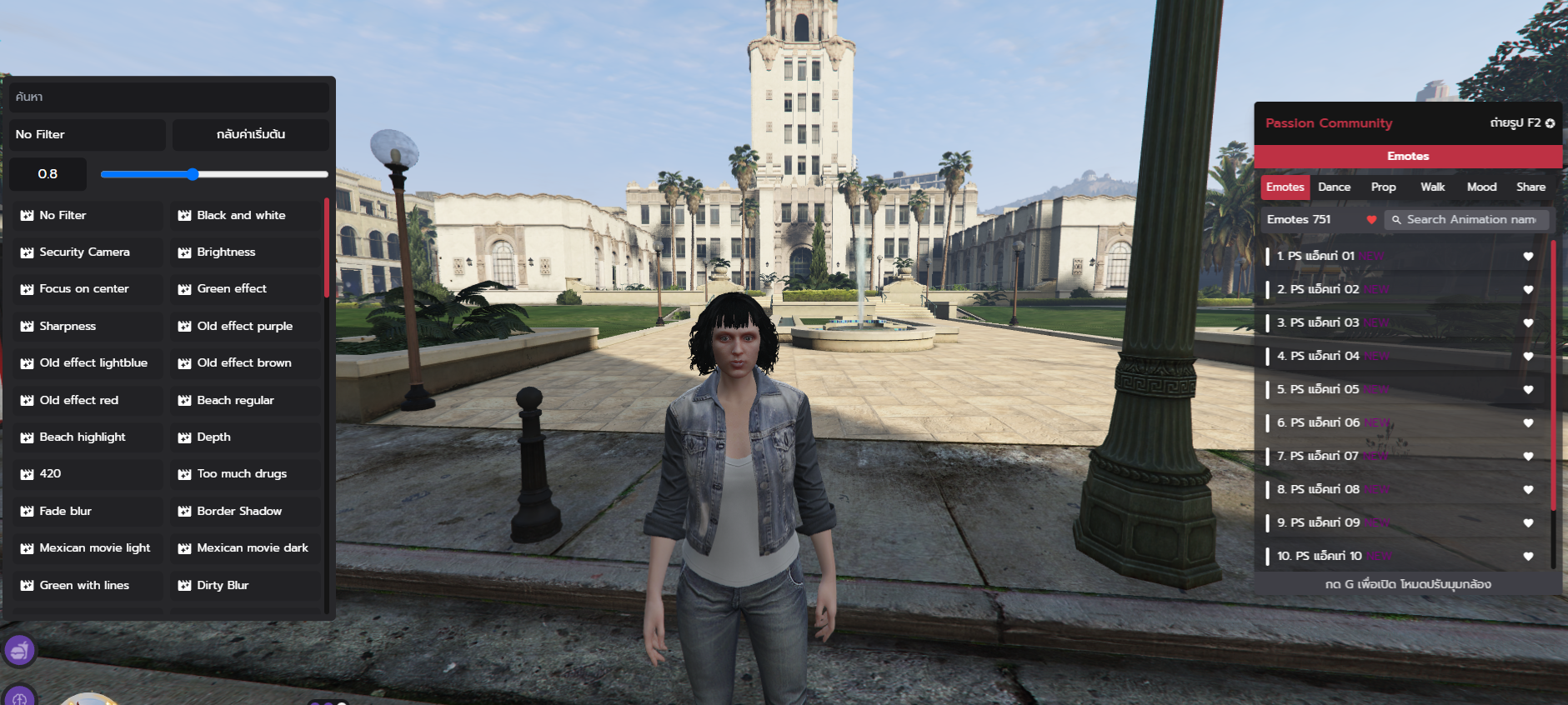
Task: Reset filter with the Thai reset button
Action: (x=250, y=134)
